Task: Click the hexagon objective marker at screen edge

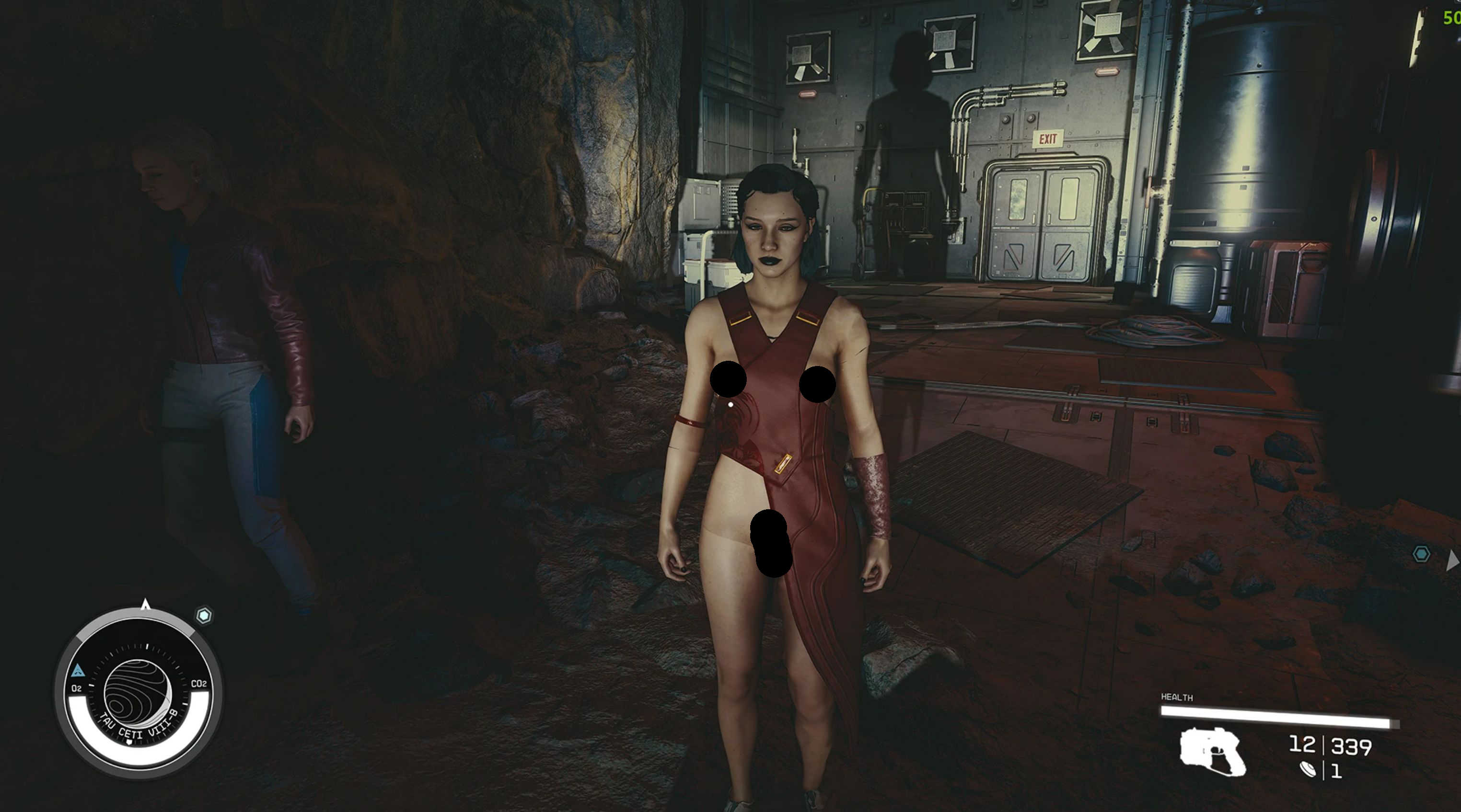Action: click(1421, 554)
